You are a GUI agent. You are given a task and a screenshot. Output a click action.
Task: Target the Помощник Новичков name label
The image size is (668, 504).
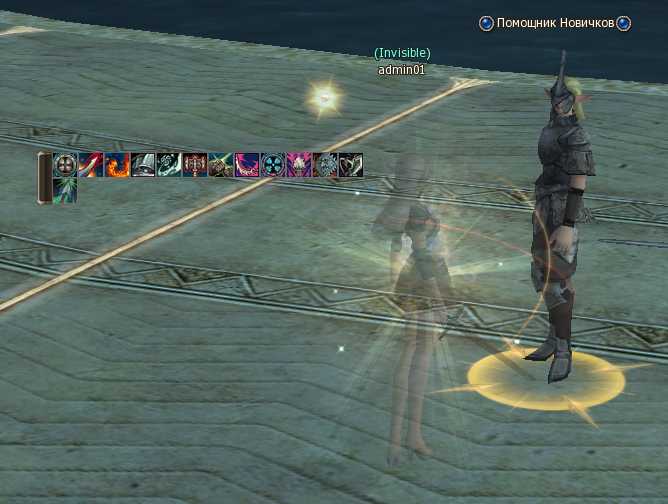pos(554,23)
